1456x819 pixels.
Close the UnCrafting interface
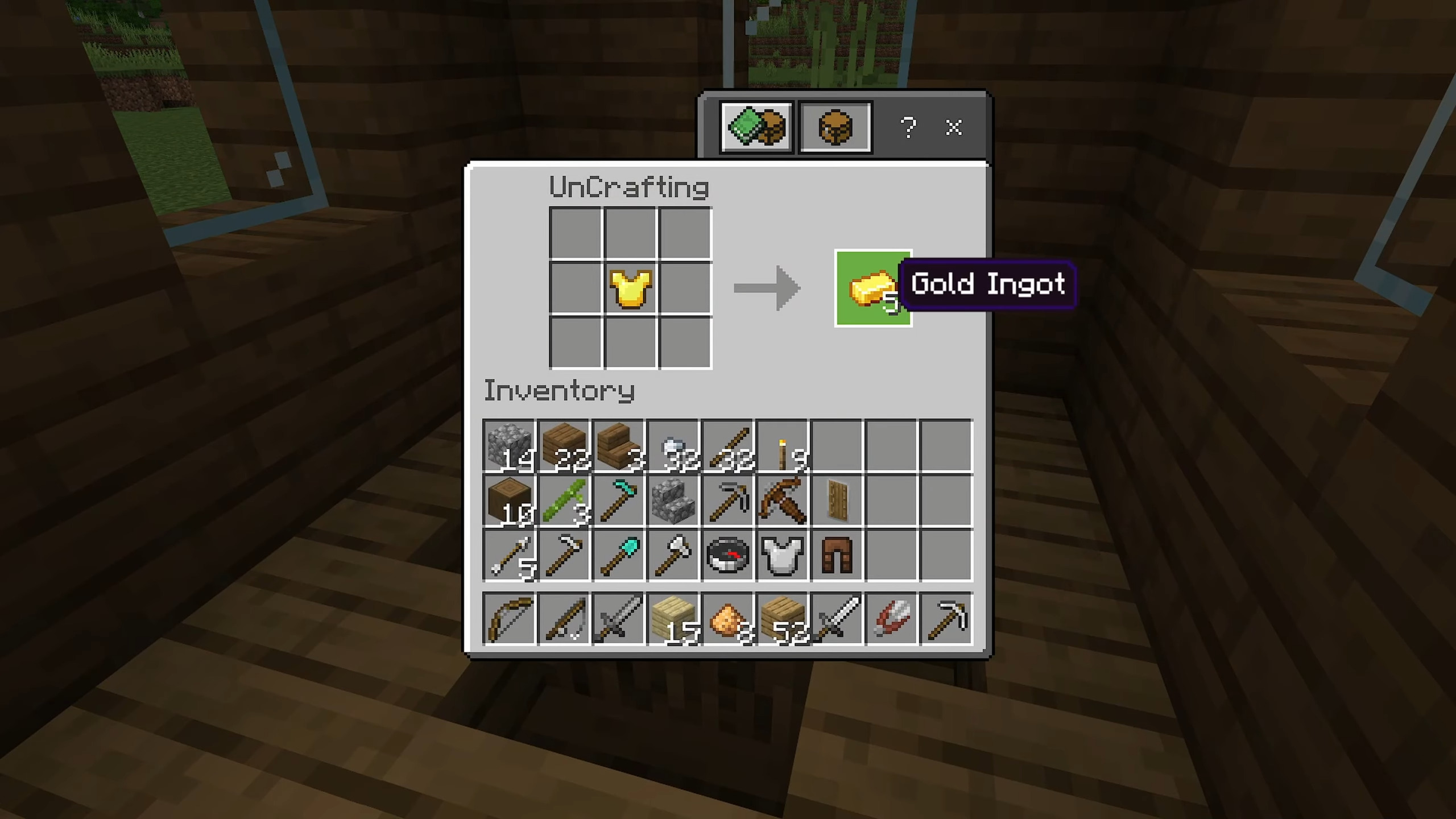tap(954, 127)
